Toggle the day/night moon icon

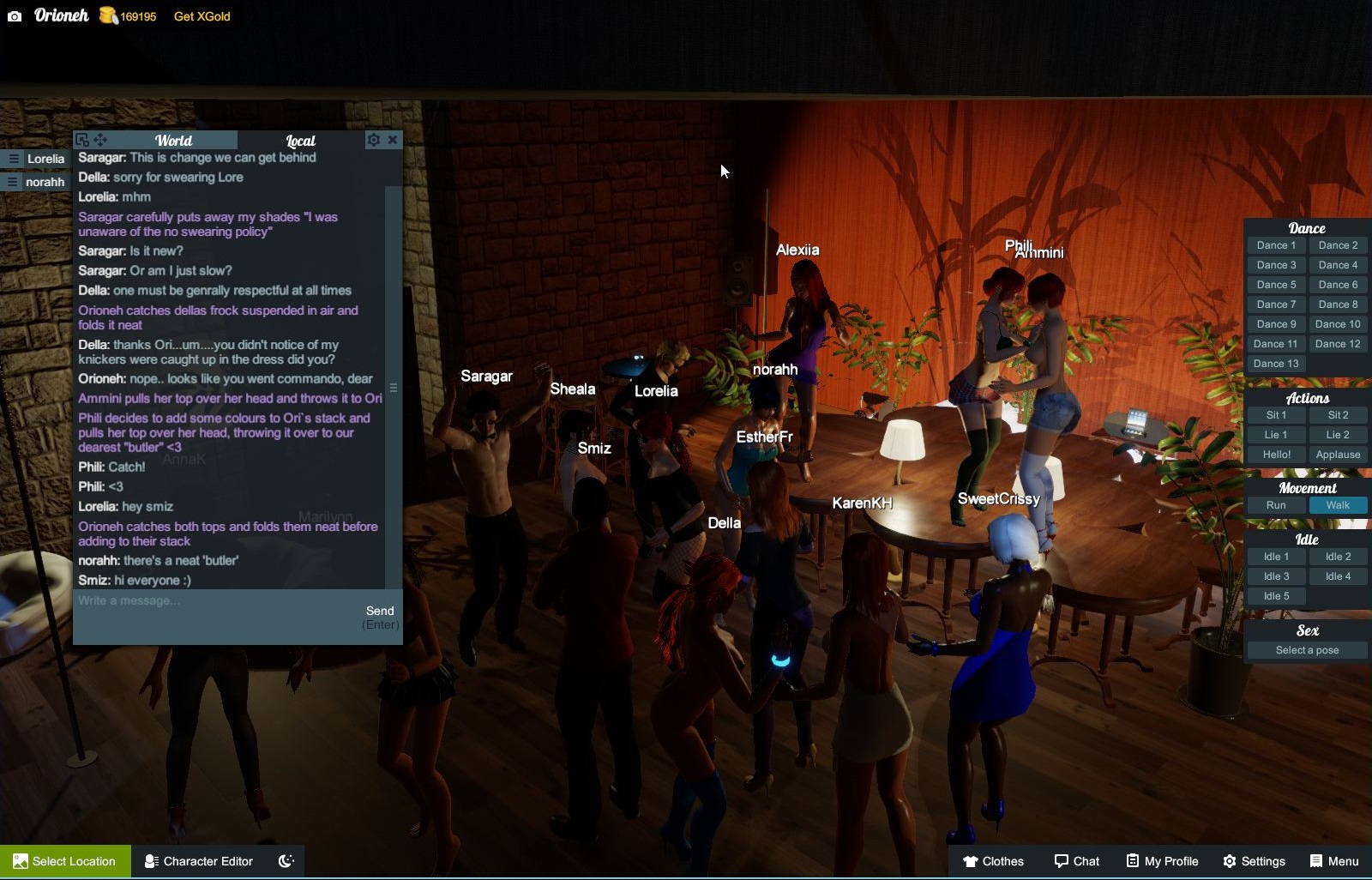[286, 861]
